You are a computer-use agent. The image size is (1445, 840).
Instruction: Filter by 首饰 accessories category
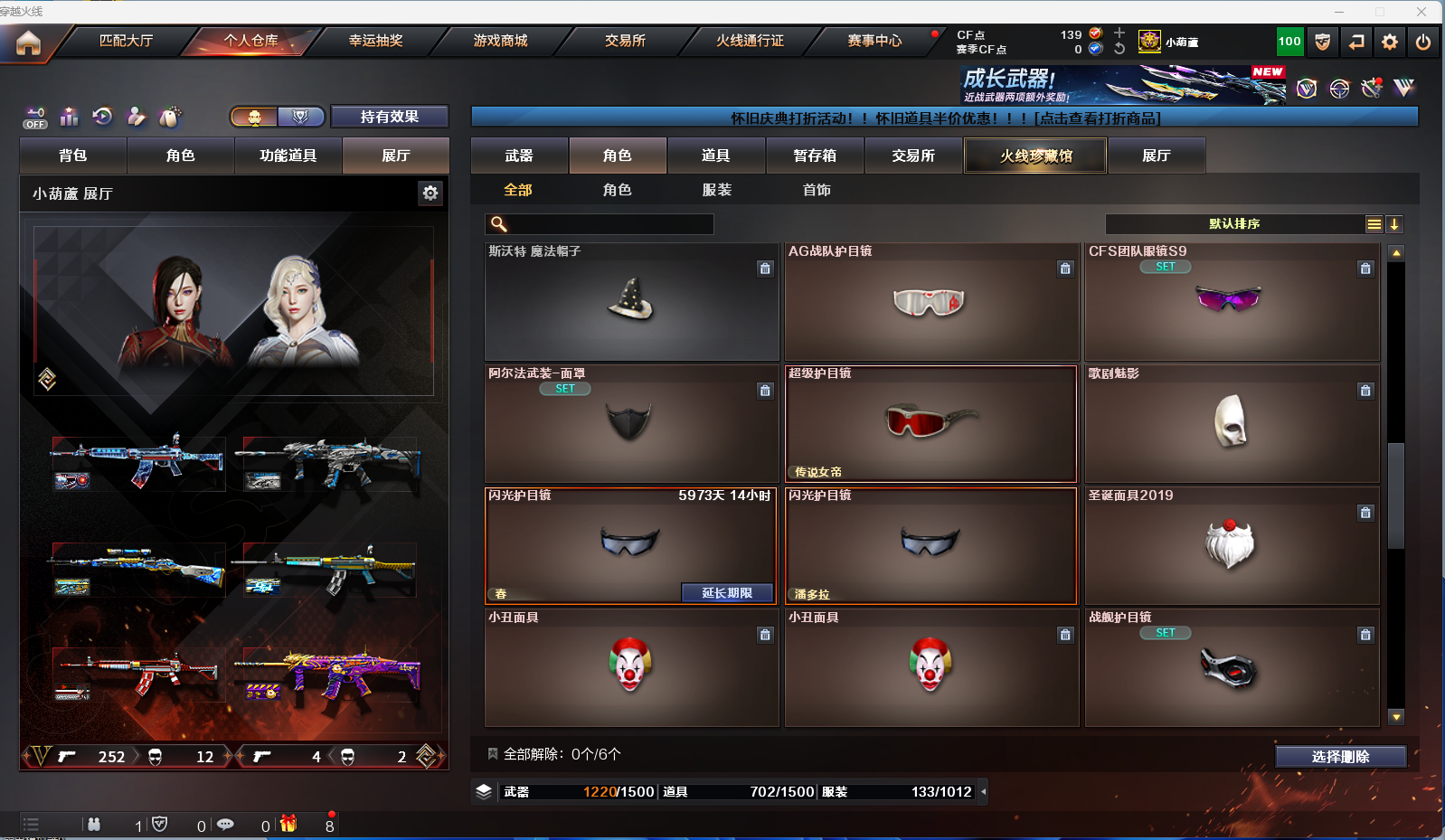click(x=817, y=190)
